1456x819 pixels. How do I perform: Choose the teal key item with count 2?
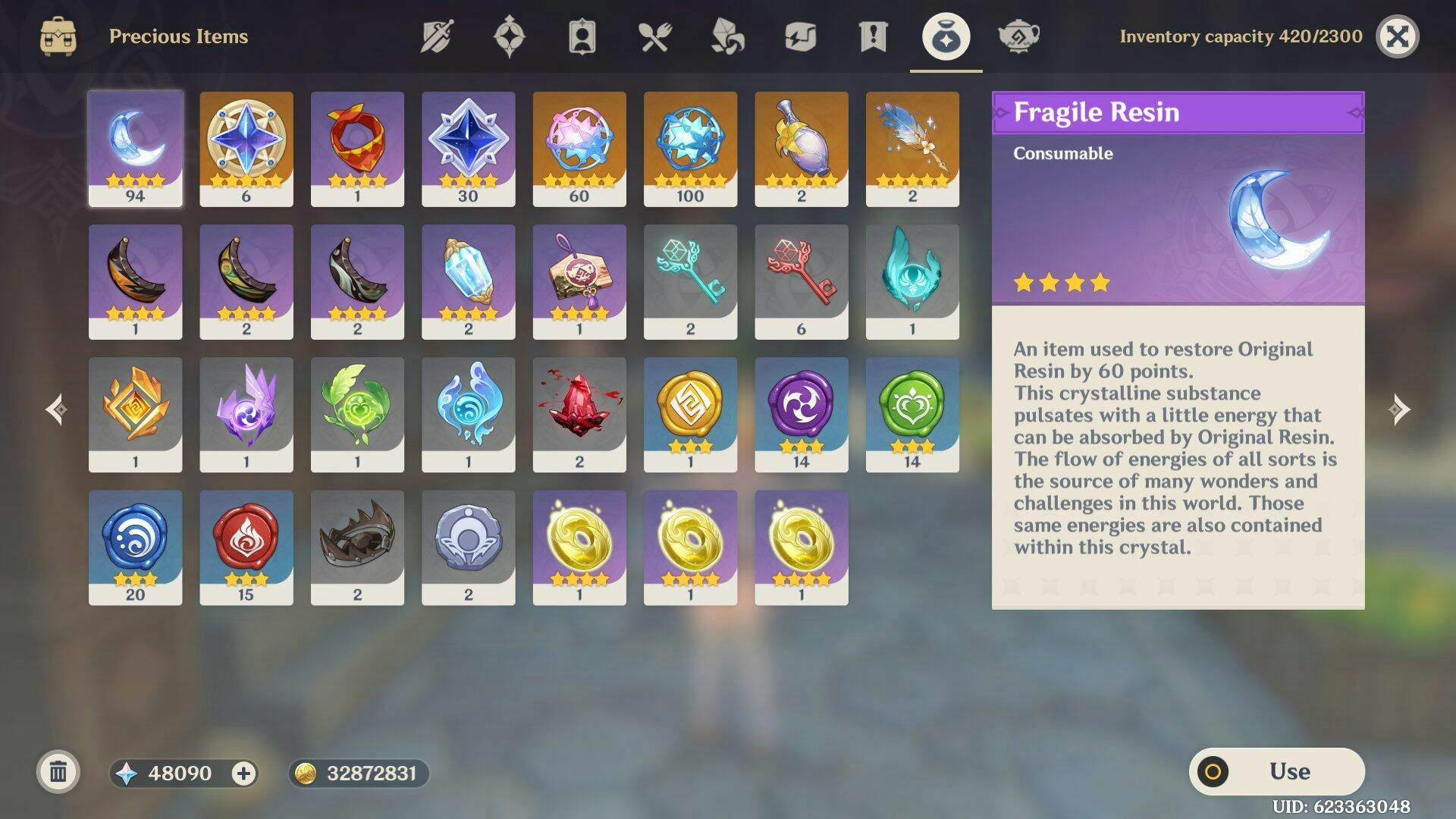pos(690,281)
